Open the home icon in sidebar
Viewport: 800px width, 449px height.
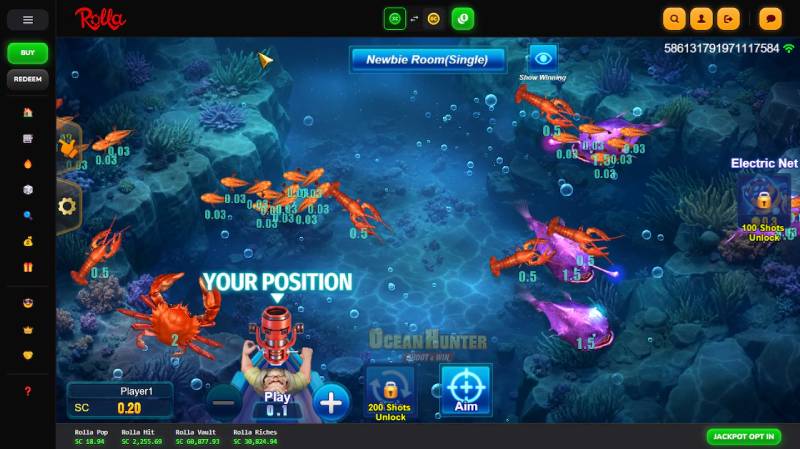[x=28, y=112]
